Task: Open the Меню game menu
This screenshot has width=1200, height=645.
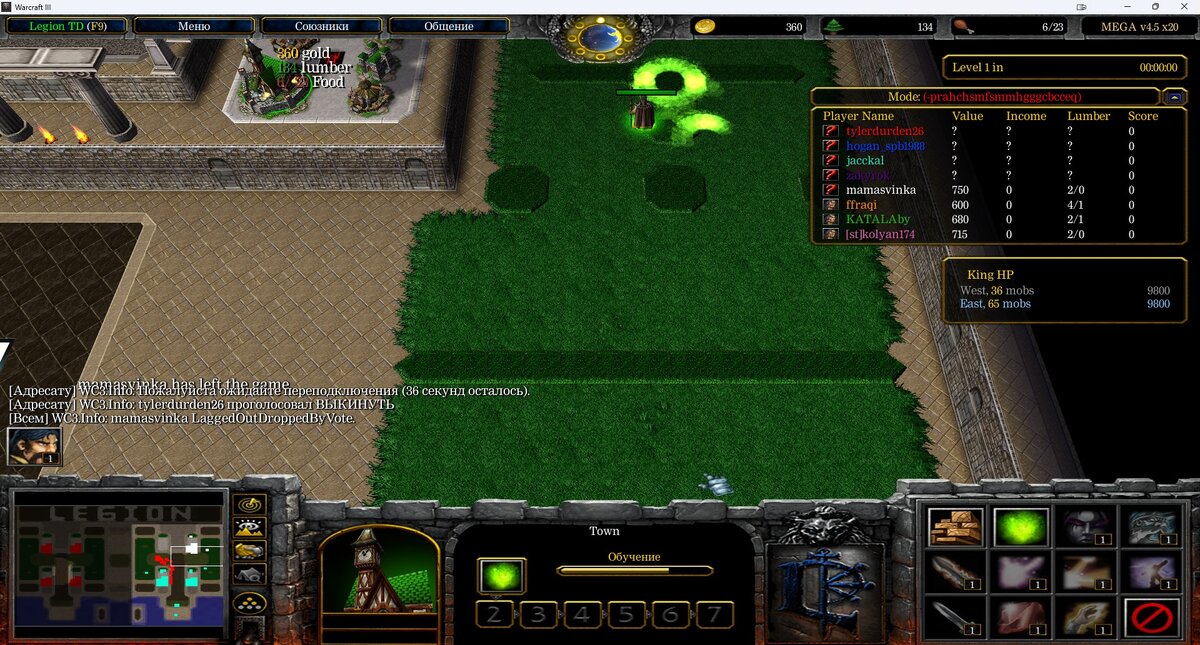Action: (x=193, y=26)
